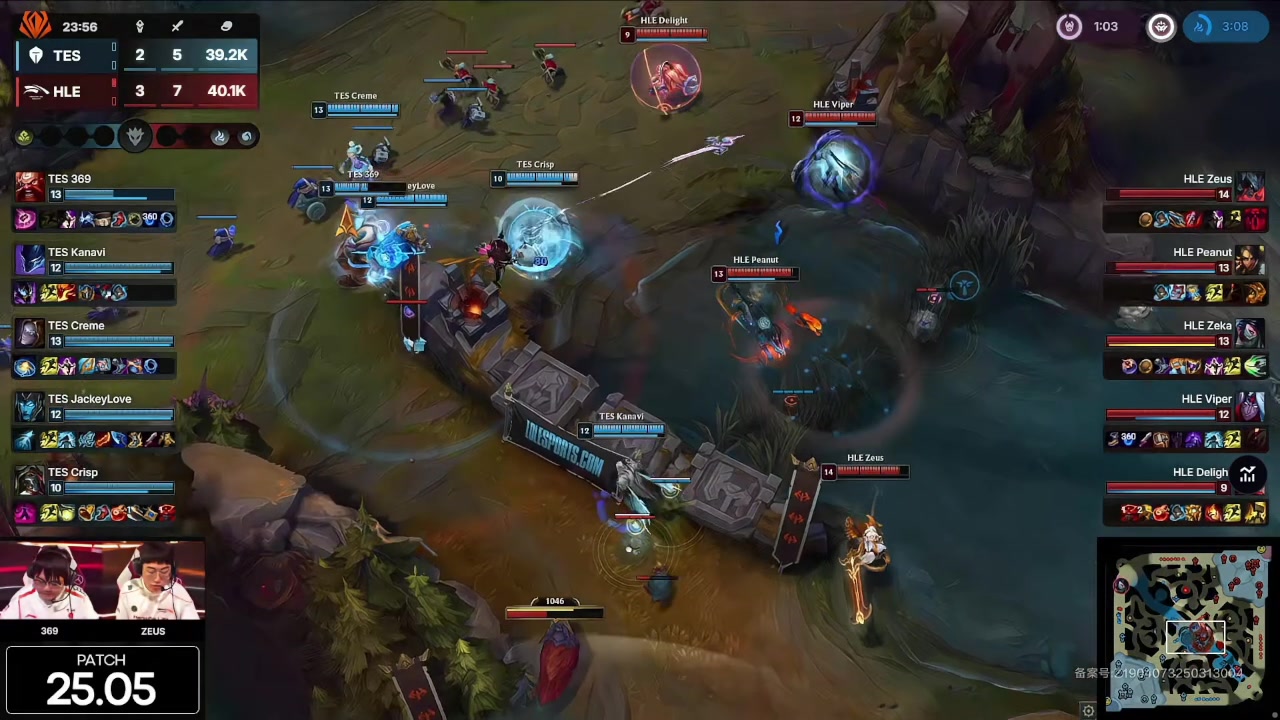This screenshot has height=720, width=1280.
Task: Open the stats graph button beside HLE Delight
Action: [x=1247, y=475]
